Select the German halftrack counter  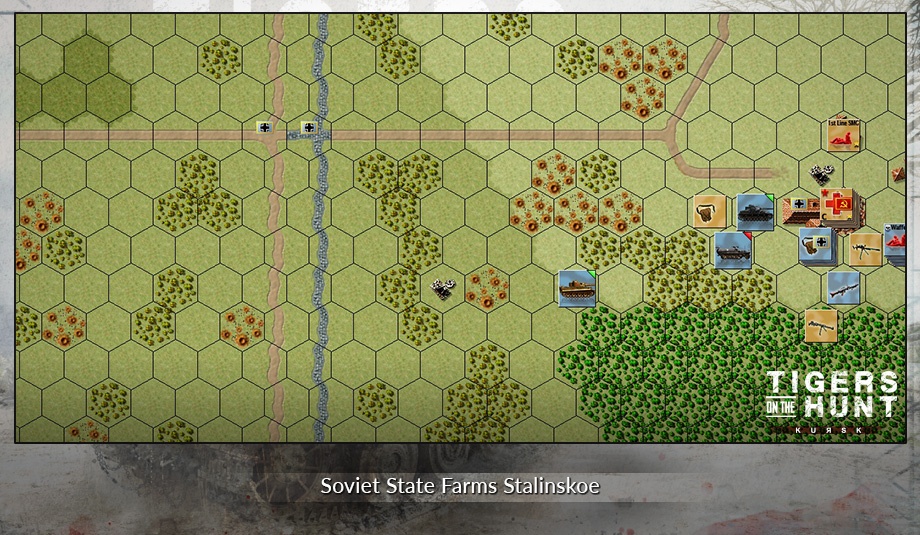pyautogui.click(x=733, y=250)
